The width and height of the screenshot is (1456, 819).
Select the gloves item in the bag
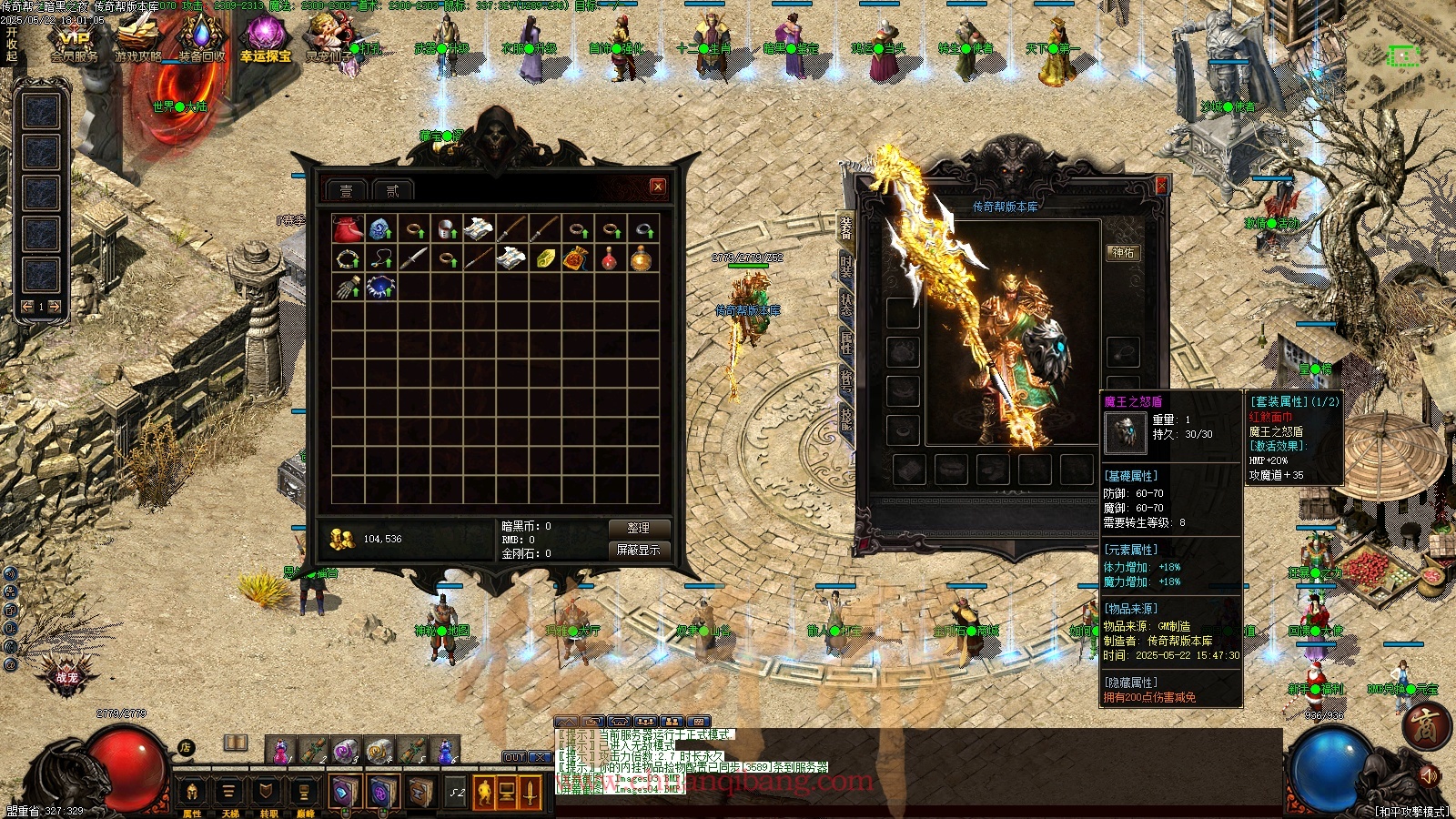[347, 288]
